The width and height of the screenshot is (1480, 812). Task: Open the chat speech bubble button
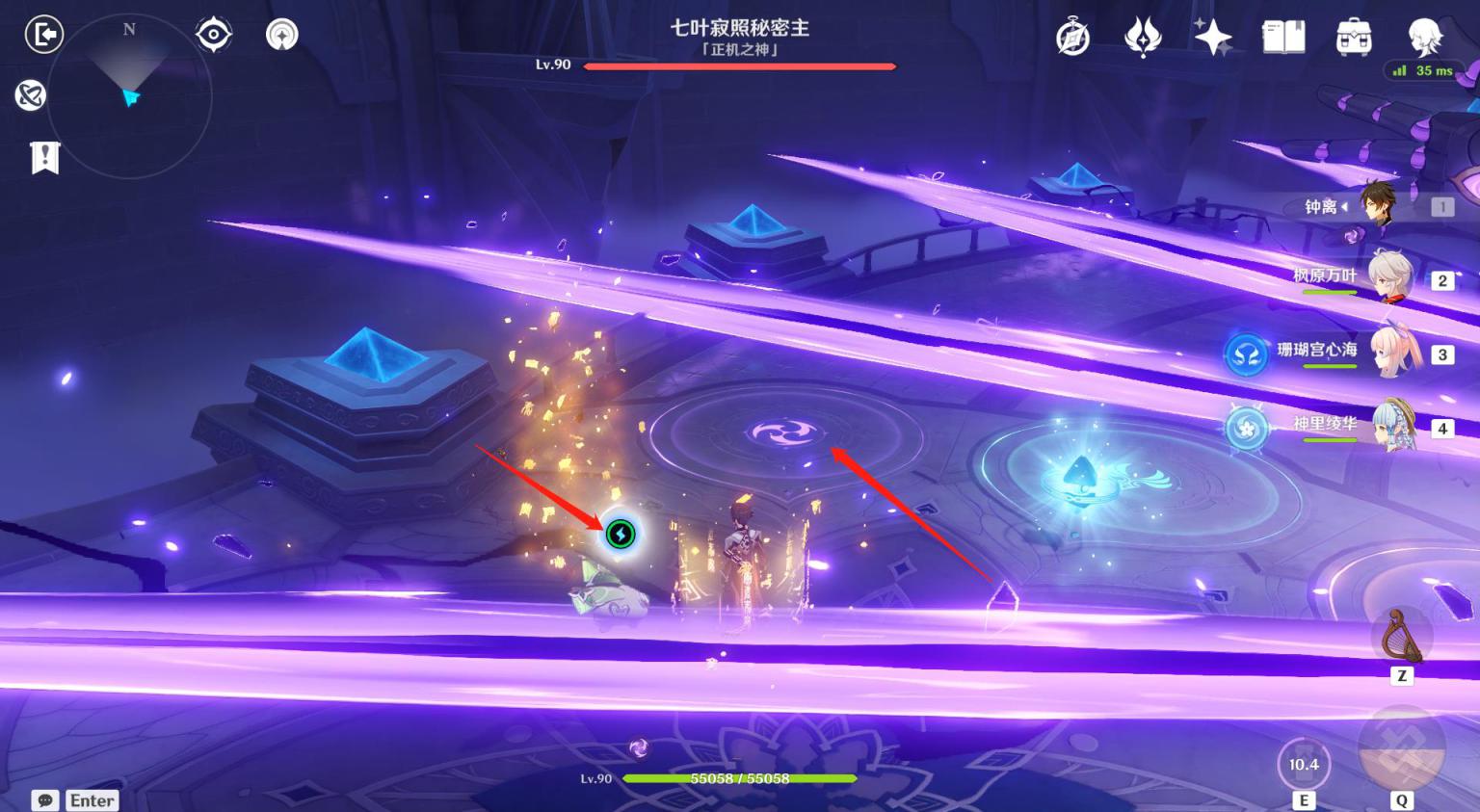click(45, 800)
